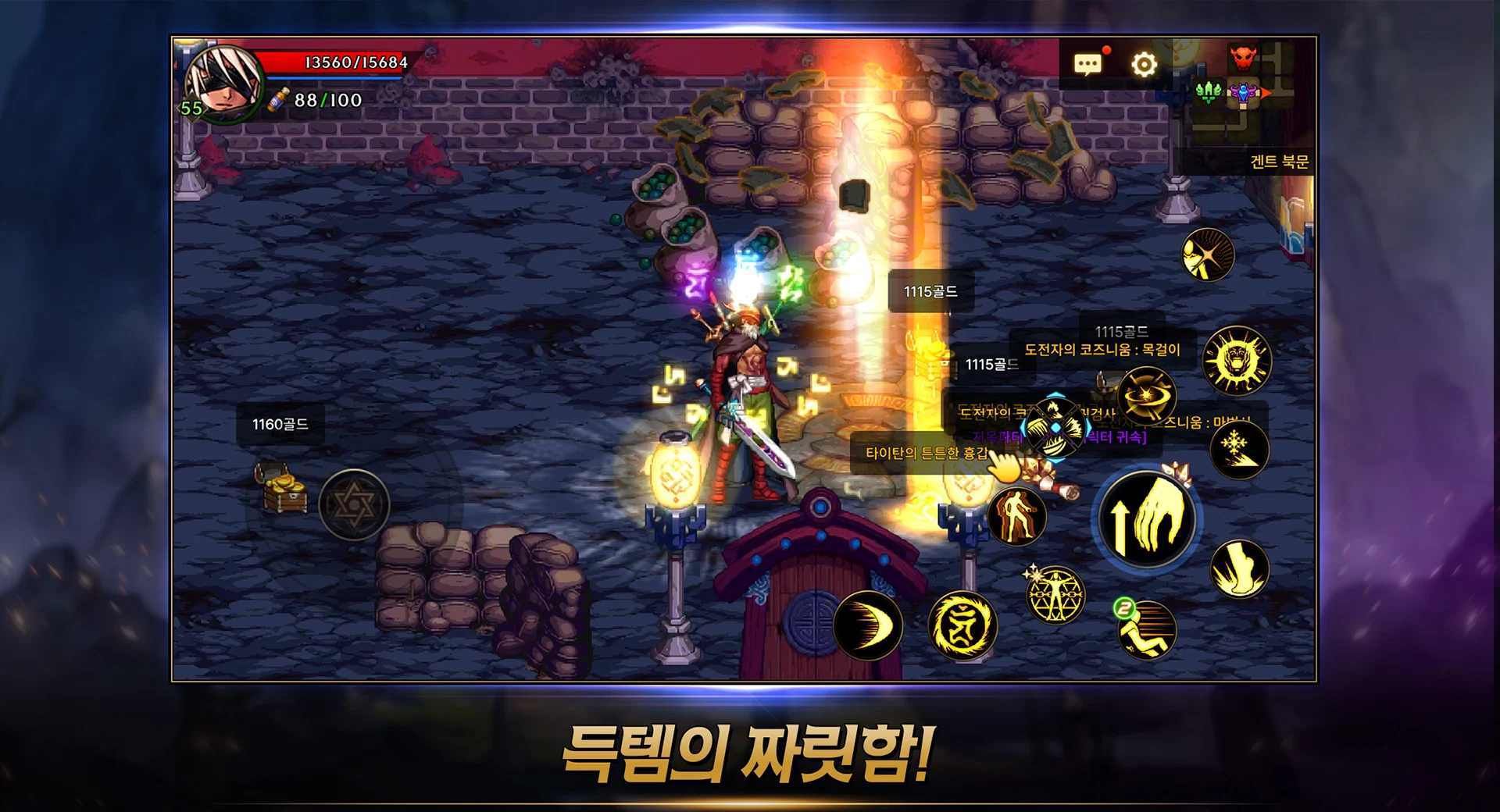Open the gear settings menu
The image size is (1500, 812).
point(1144,63)
